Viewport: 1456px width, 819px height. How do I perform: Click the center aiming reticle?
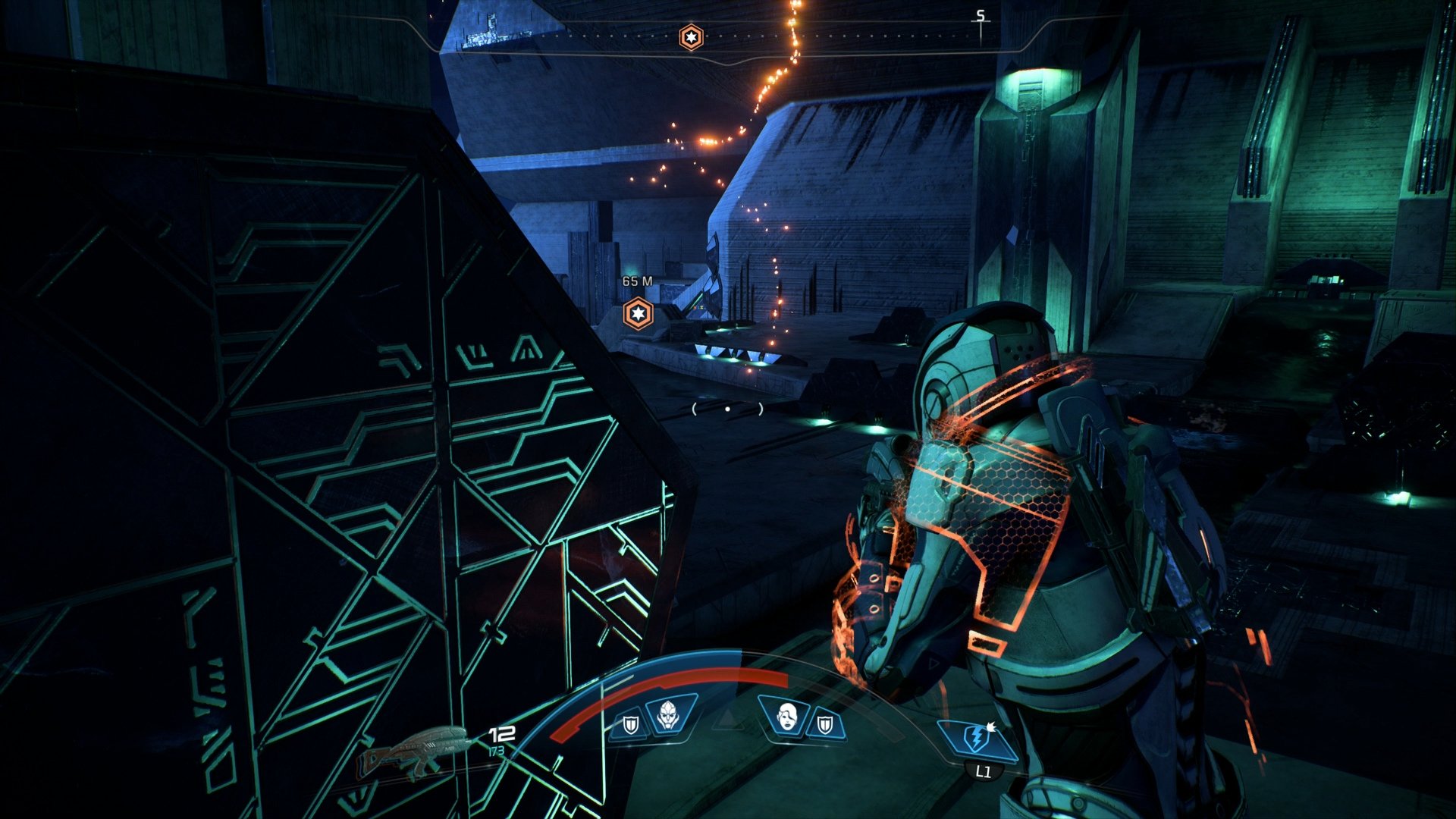[728, 408]
